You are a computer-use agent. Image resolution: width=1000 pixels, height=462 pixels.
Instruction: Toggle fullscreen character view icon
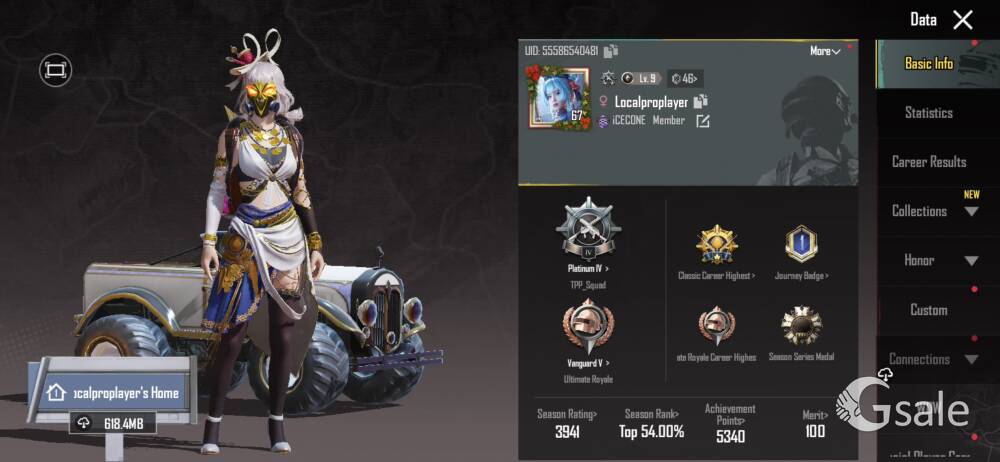click(x=54, y=70)
